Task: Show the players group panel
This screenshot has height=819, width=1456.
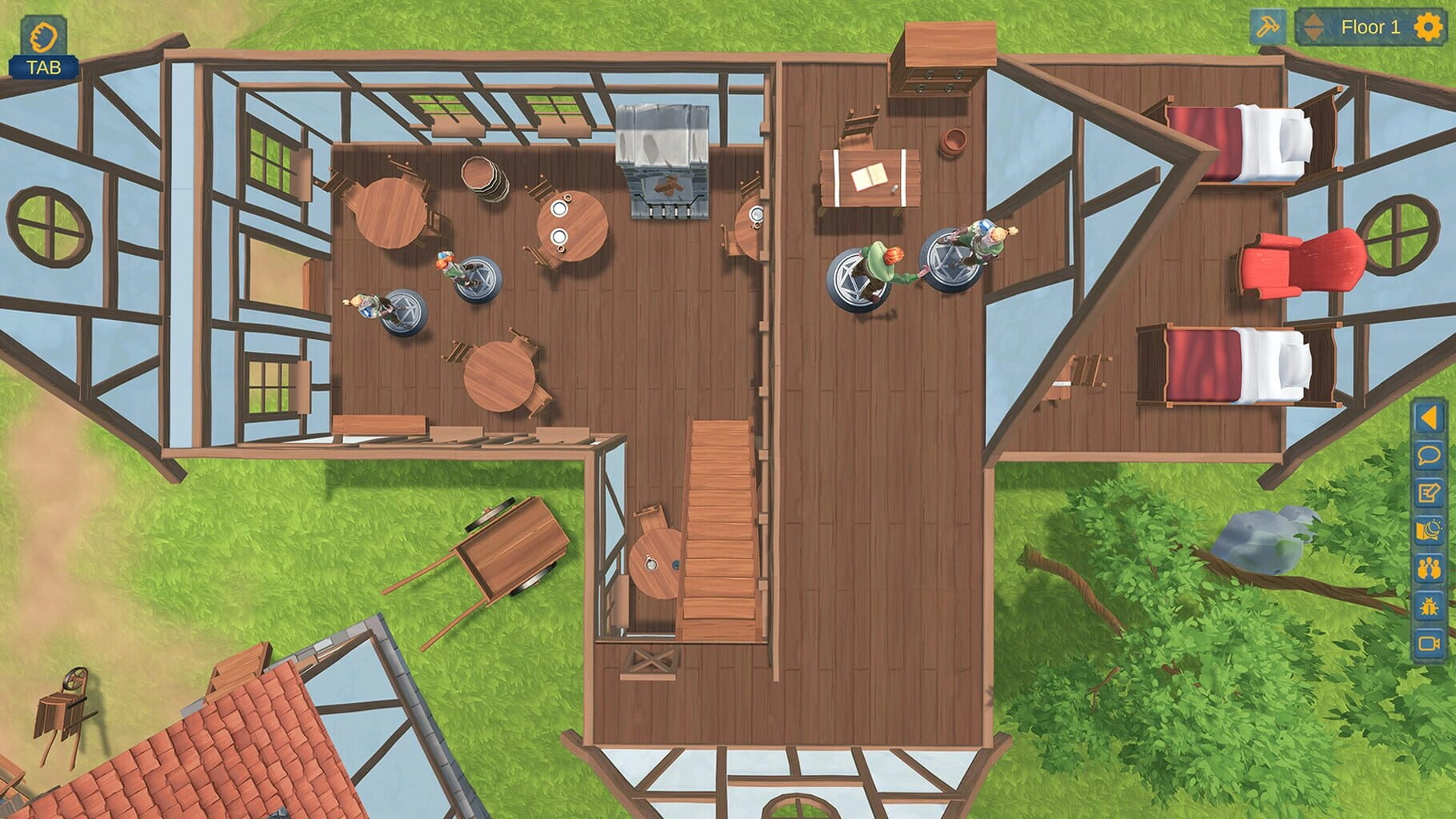Action: (x=1428, y=569)
